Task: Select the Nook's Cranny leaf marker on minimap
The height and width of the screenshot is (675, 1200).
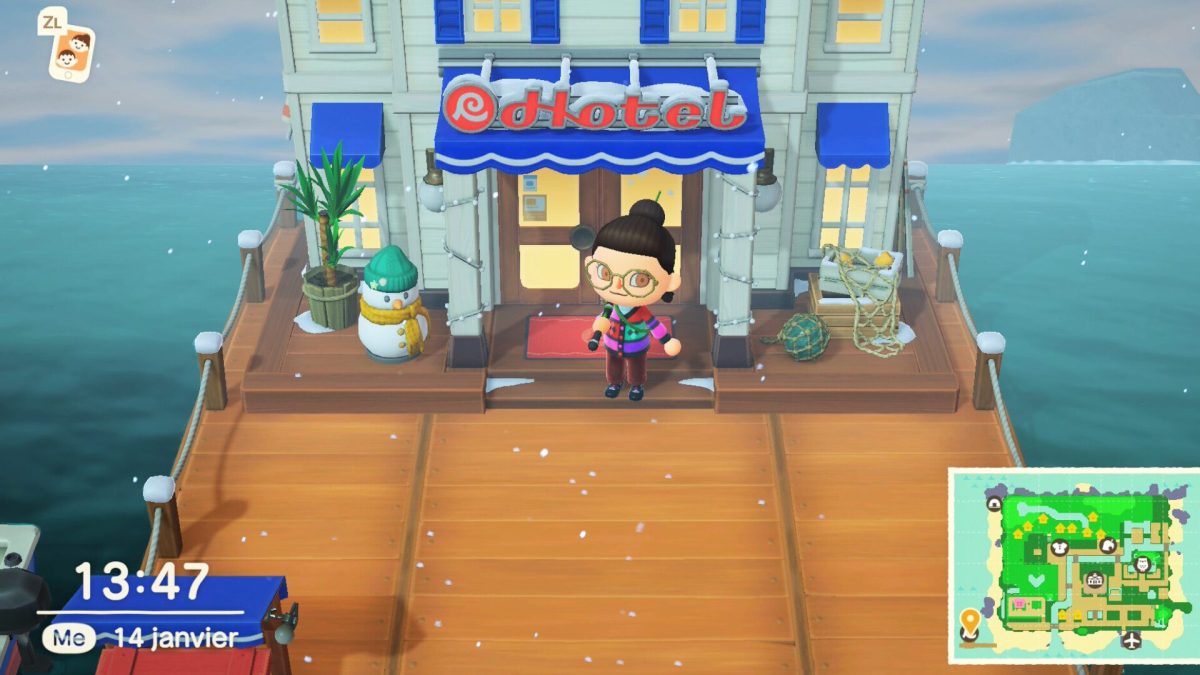Action: coord(1108,544)
